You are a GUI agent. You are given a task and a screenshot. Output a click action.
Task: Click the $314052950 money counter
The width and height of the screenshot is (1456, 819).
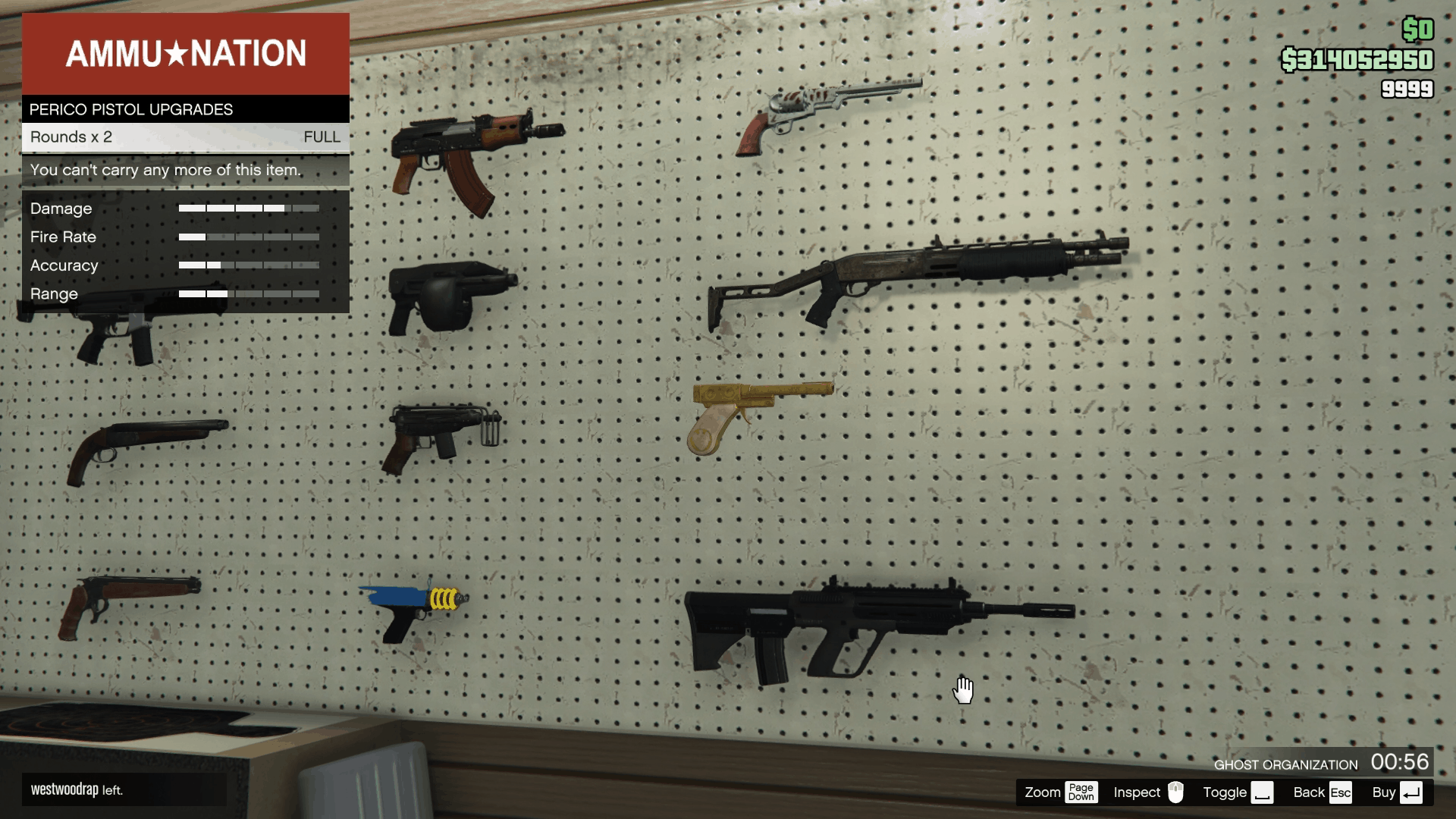[x=1359, y=56]
